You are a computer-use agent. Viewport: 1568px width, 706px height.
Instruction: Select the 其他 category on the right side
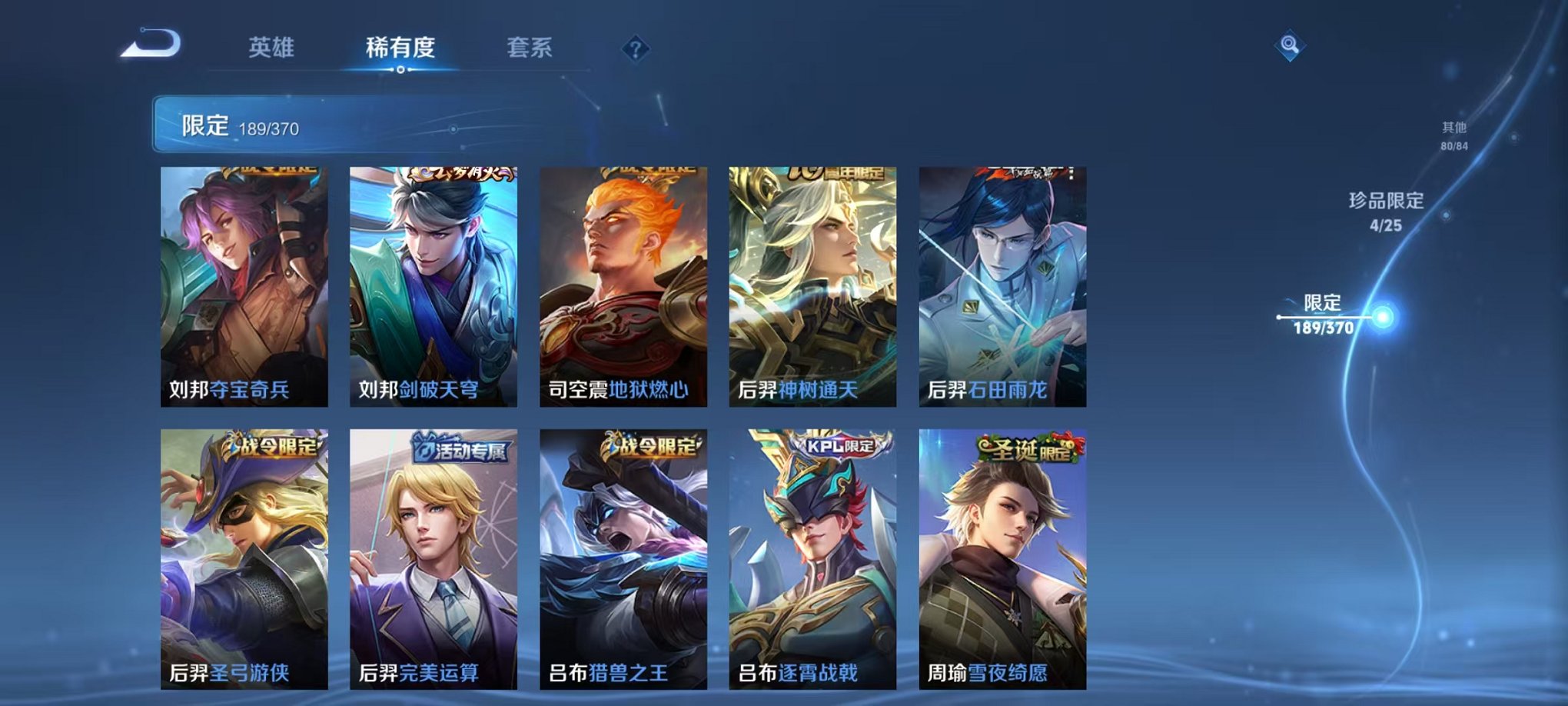[1454, 136]
